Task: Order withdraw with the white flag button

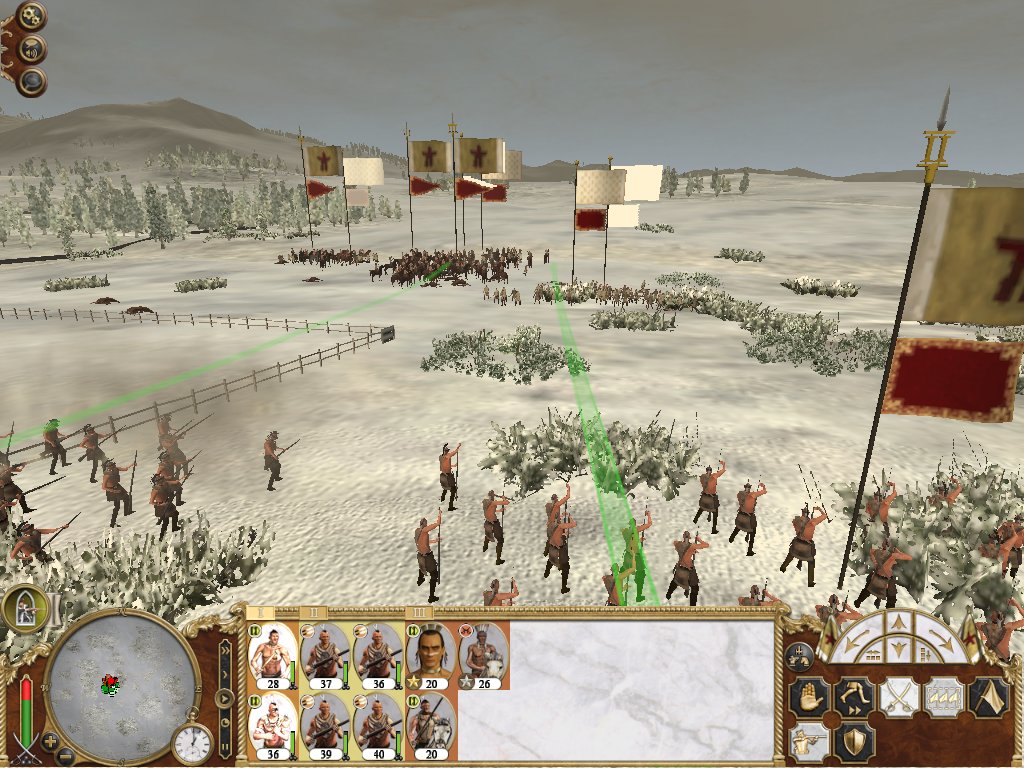Action: pyautogui.click(x=988, y=696)
